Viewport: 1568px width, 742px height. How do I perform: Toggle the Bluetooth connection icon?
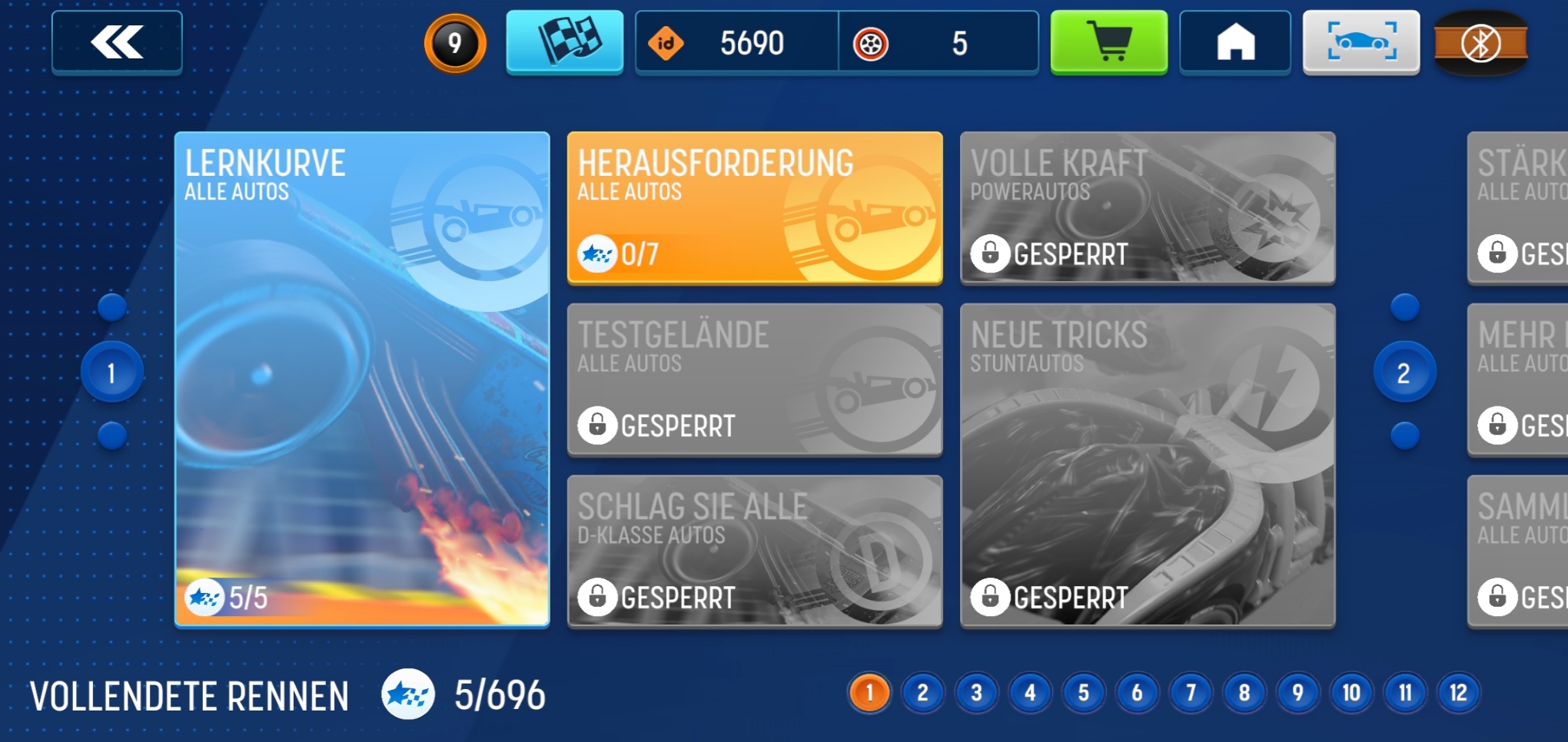tap(1480, 43)
